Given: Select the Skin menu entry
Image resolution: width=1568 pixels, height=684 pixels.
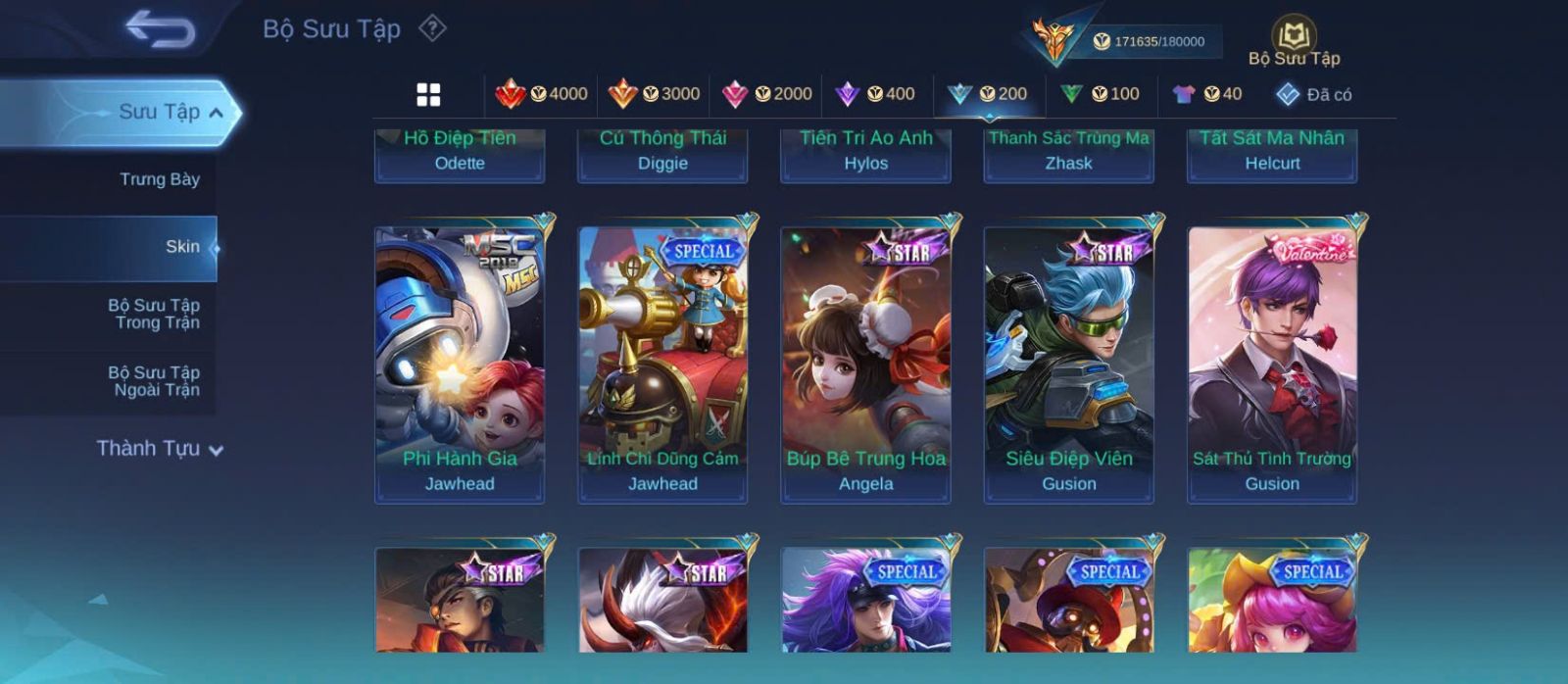Looking at the screenshot, I should (181, 247).
